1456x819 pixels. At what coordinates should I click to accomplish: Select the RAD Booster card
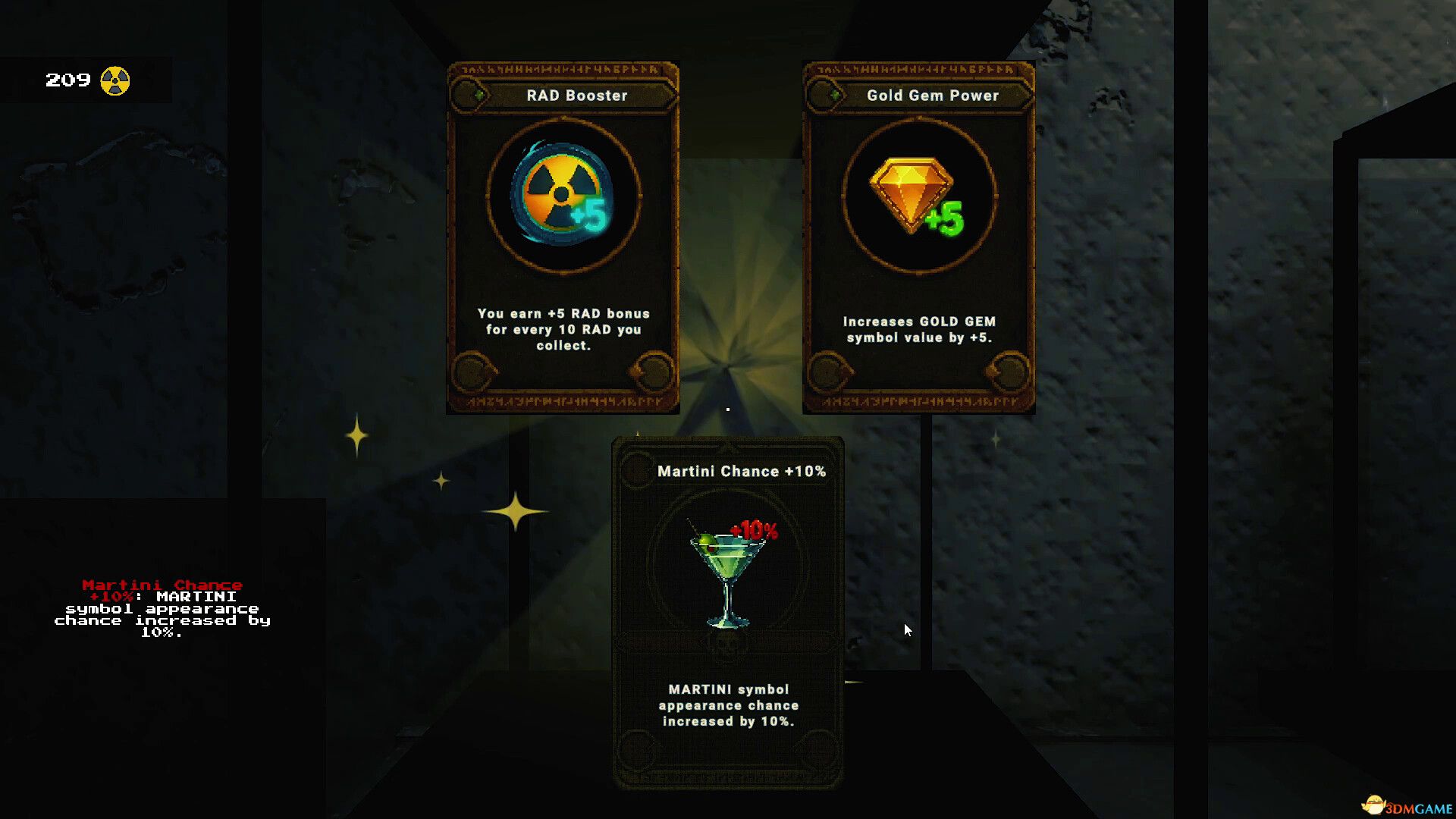(561, 235)
